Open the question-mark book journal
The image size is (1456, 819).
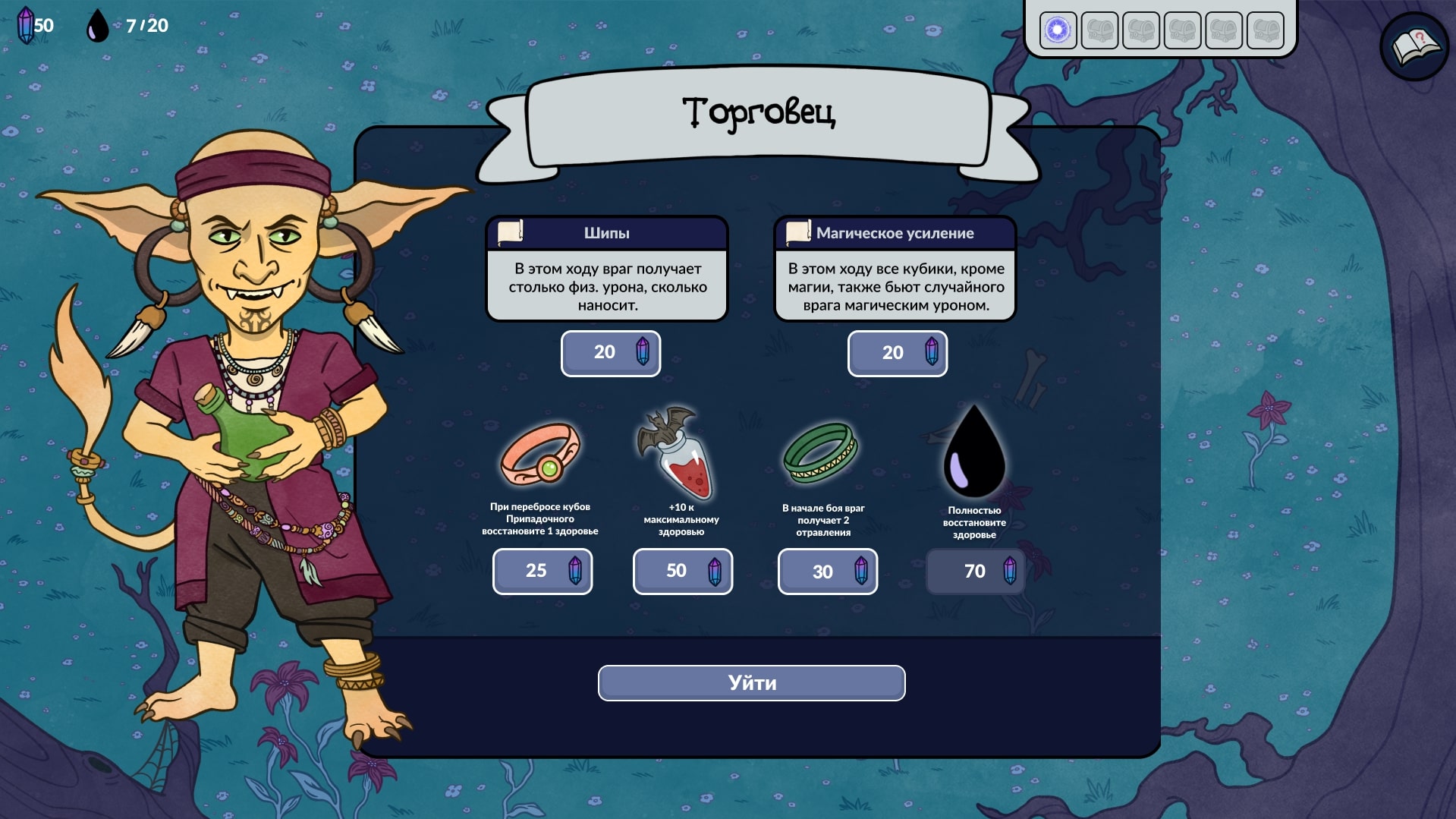1414,47
